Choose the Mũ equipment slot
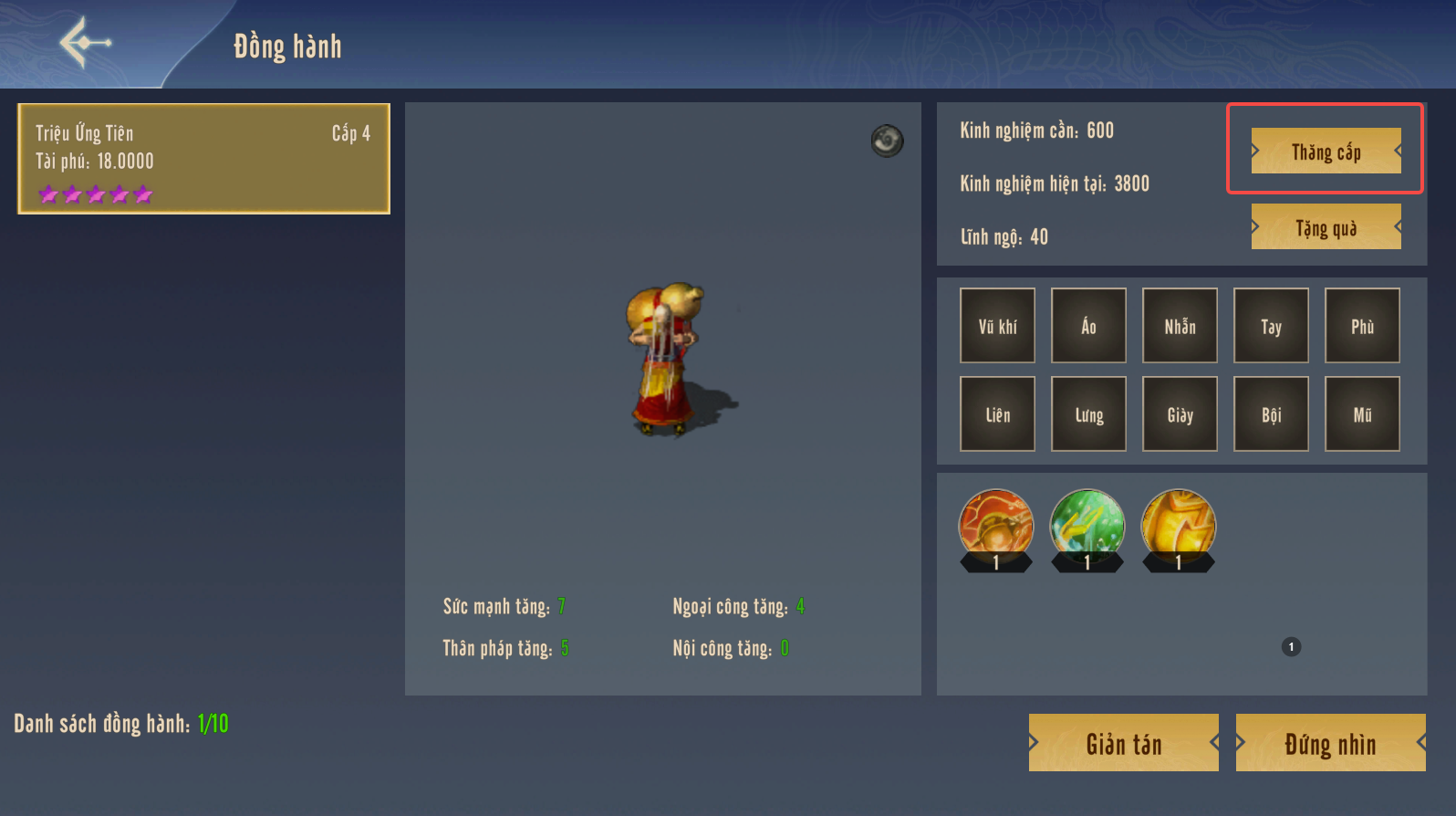The height and width of the screenshot is (816, 1456). pos(1362,414)
